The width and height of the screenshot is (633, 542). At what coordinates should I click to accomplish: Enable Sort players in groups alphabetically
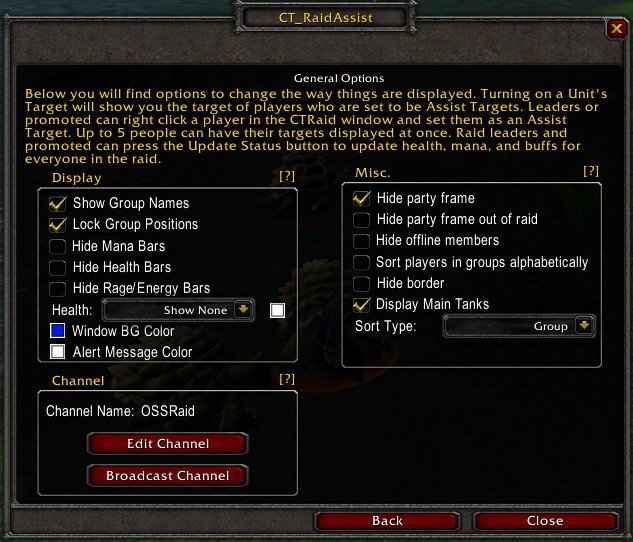click(362, 262)
